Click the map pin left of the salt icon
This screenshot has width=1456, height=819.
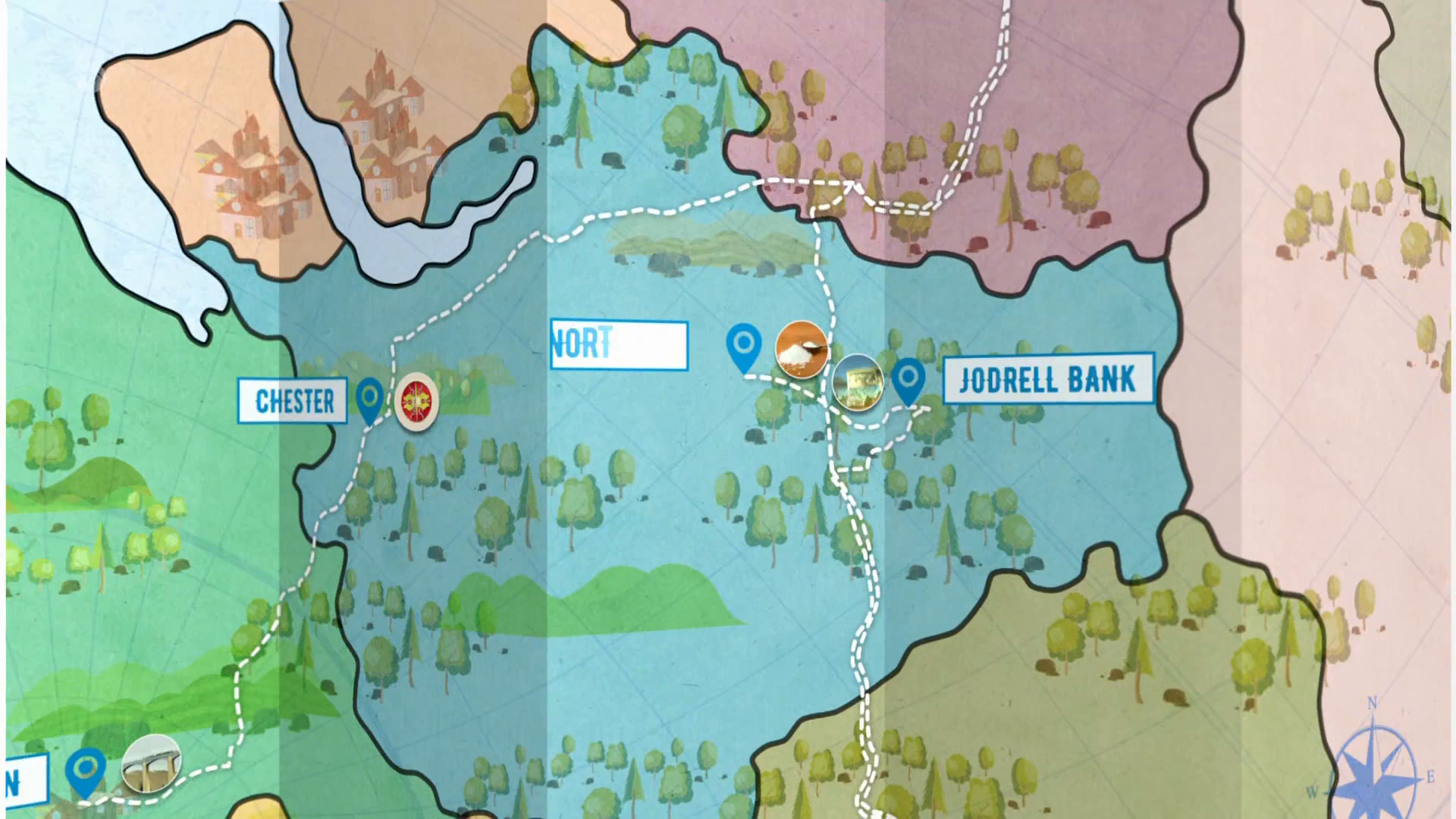click(x=743, y=345)
